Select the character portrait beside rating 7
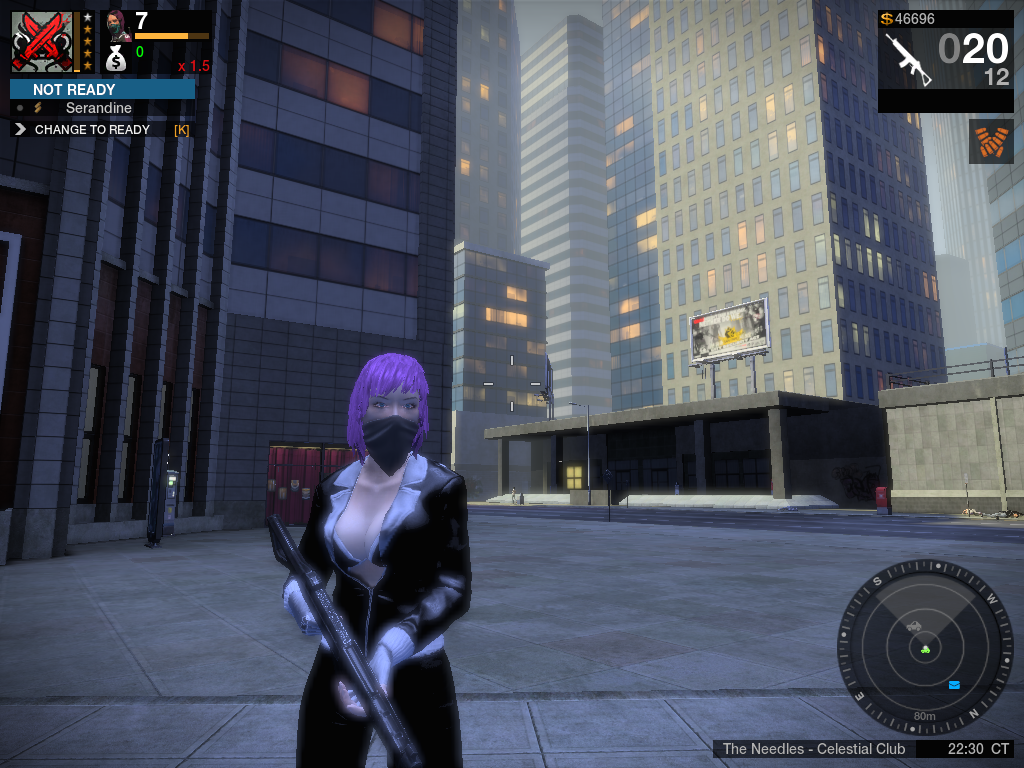Image resolution: width=1024 pixels, height=768 pixels. pos(117,25)
